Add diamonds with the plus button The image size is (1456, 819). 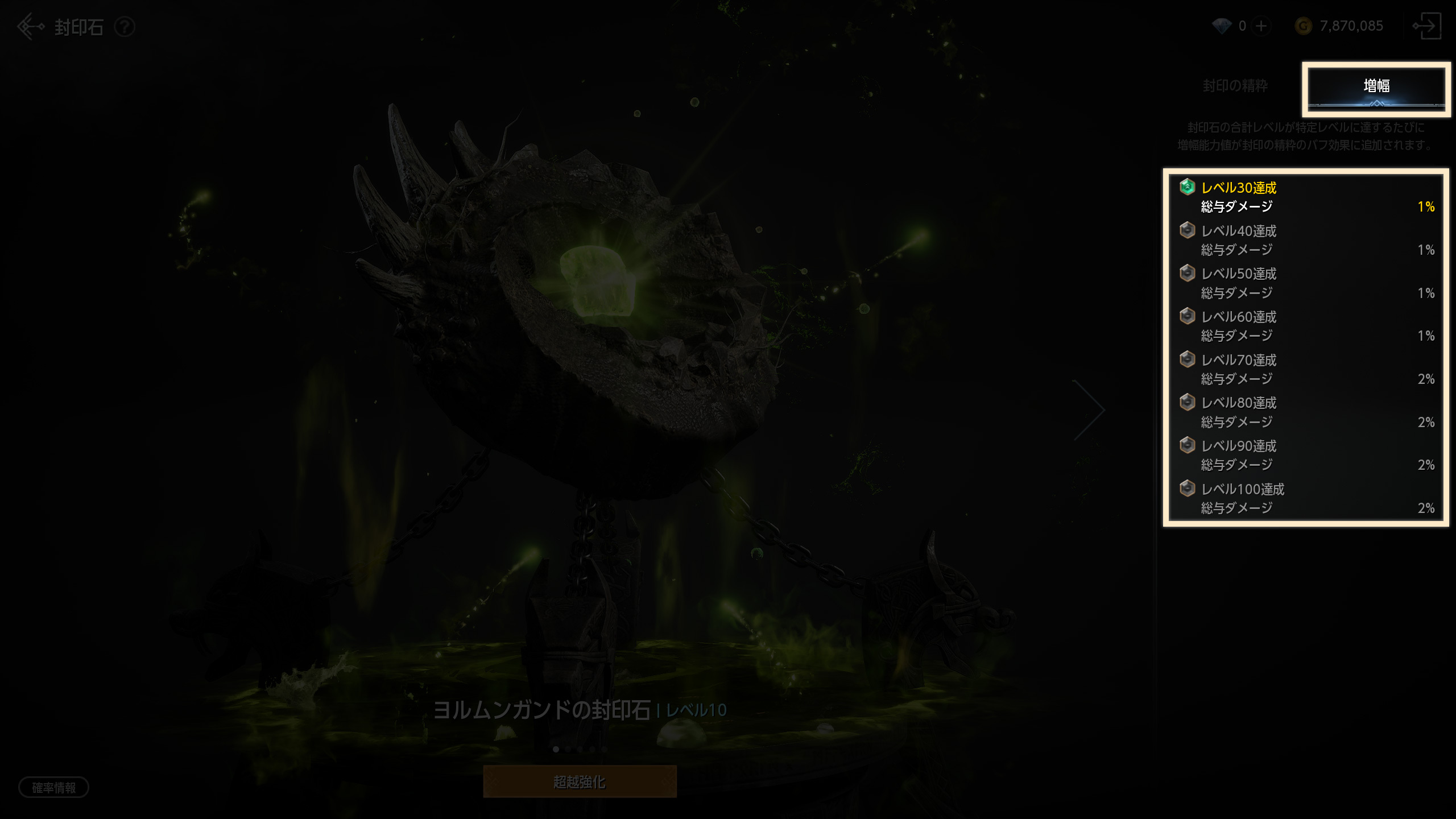tap(1261, 26)
